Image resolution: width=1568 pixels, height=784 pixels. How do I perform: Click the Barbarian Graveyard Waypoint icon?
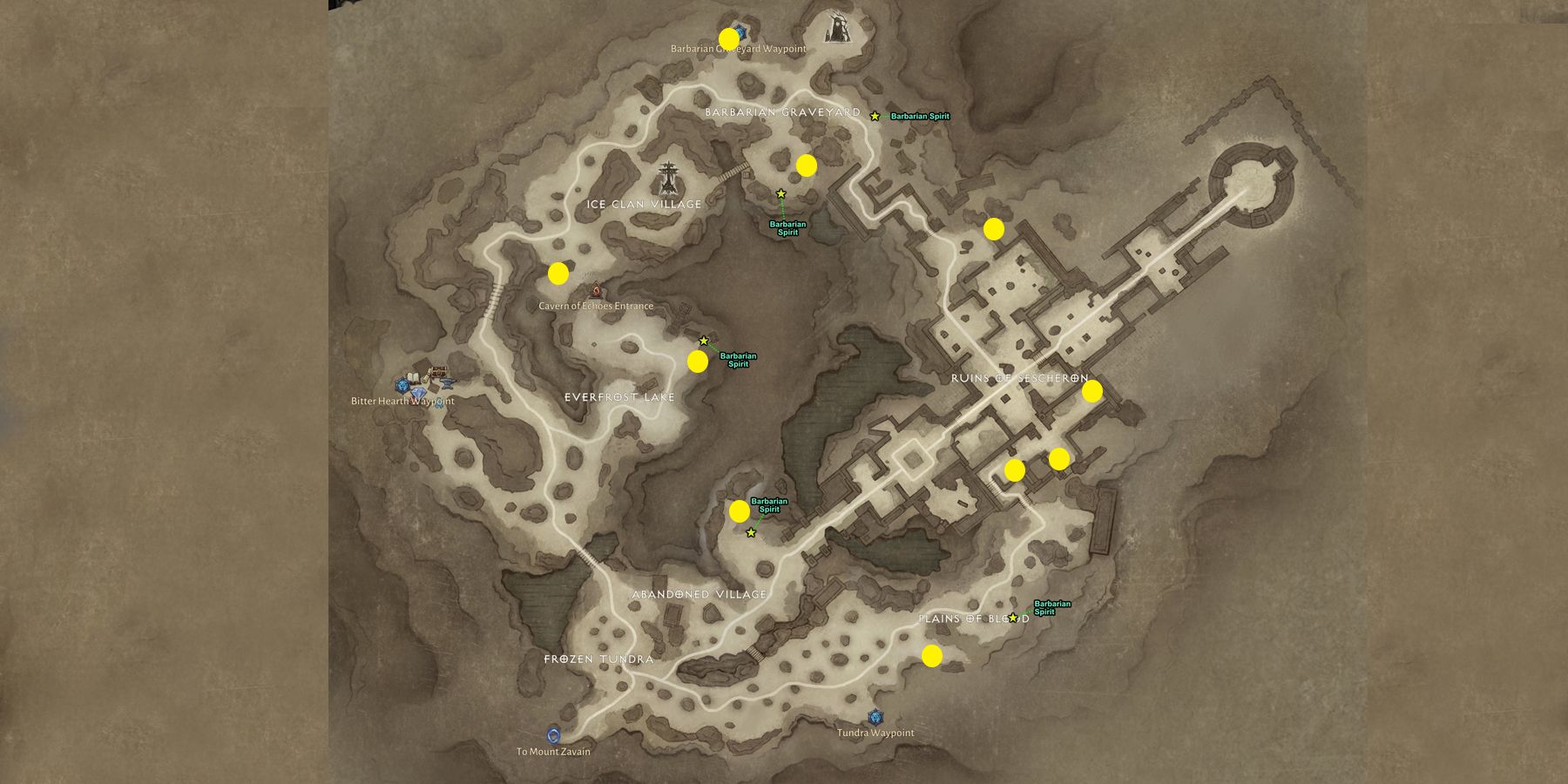740,32
